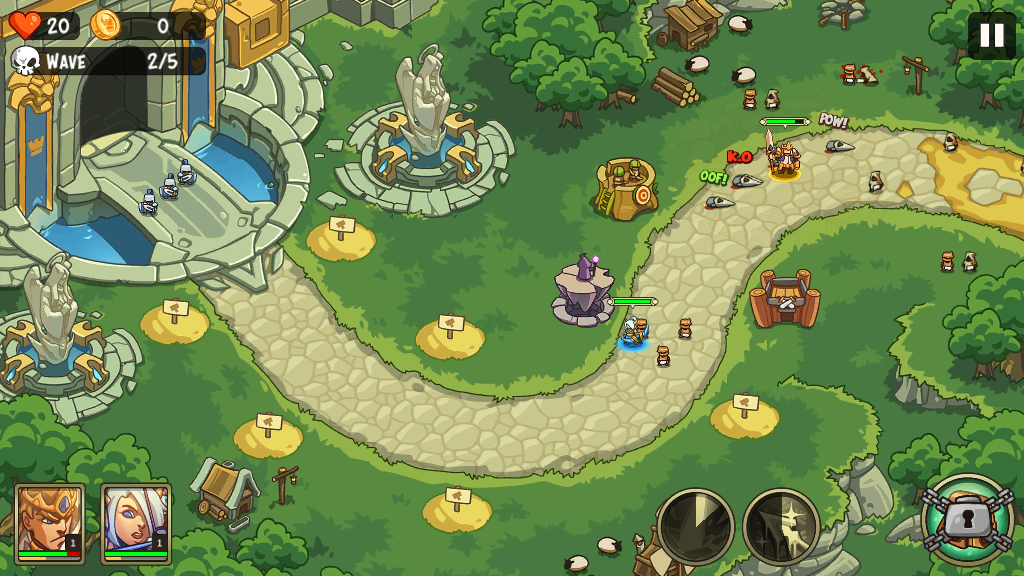Select the crowned blond hero portrait
1024x576 pixels.
coord(49,522)
